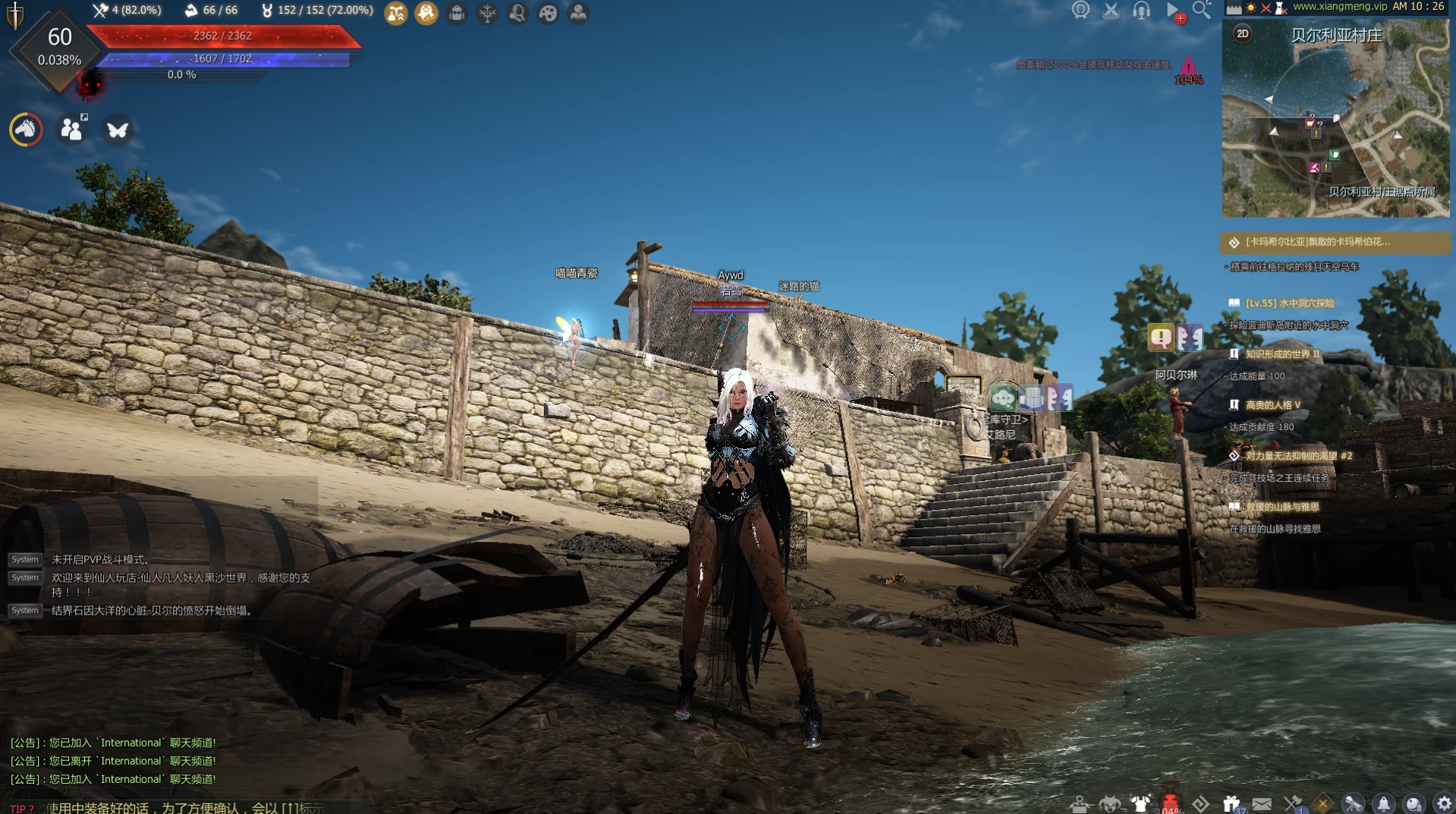Image resolution: width=1456 pixels, height=814 pixels.
Task: Open the gift box icon showing 37
Action: coord(1231,803)
